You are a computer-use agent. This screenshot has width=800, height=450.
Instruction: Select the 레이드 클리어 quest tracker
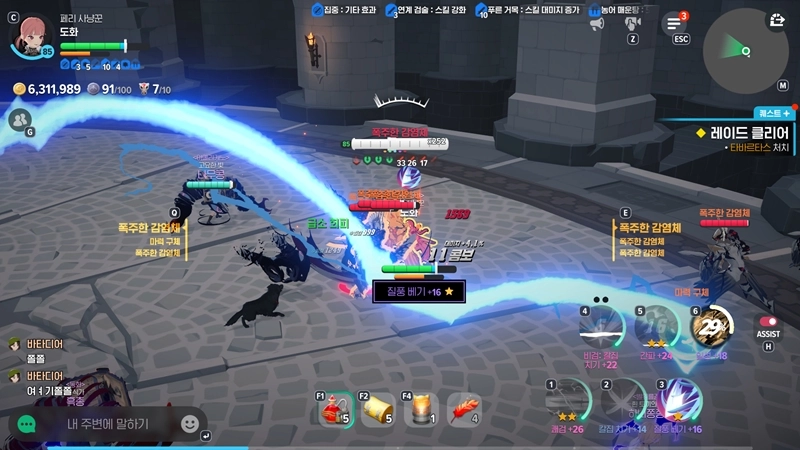pyautogui.click(x=740, y=133)
